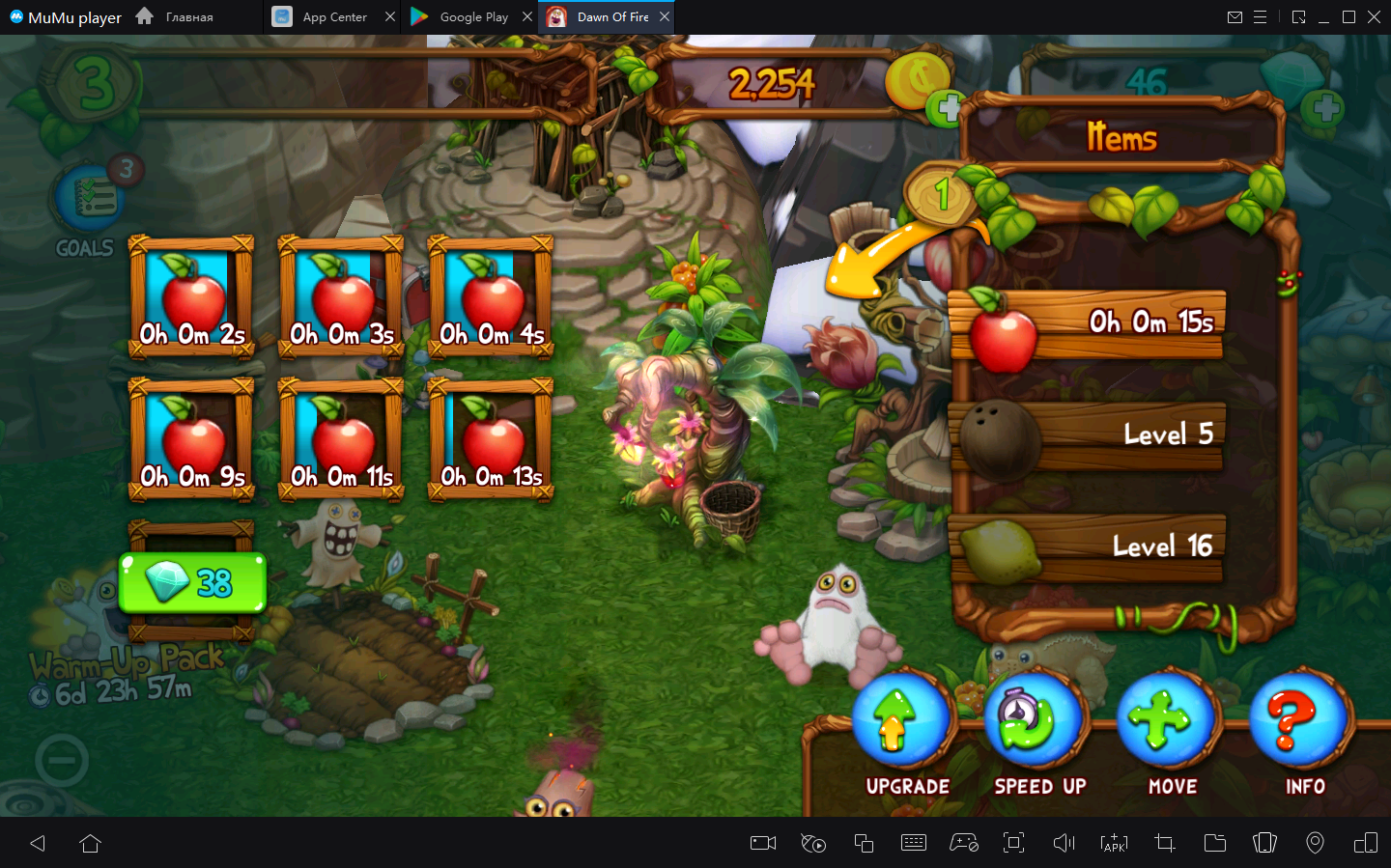This screenshot has height=868, width=1391.
Task: Select the apple queue slot showing 2s
Action: click(x=191, y=296)
